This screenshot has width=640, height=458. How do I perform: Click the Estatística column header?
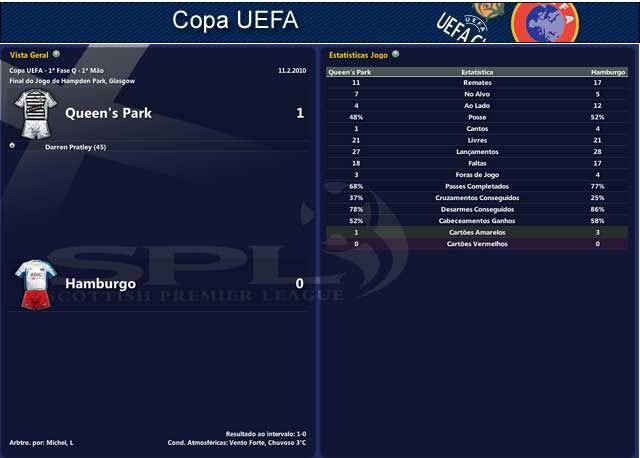[476, 73]
